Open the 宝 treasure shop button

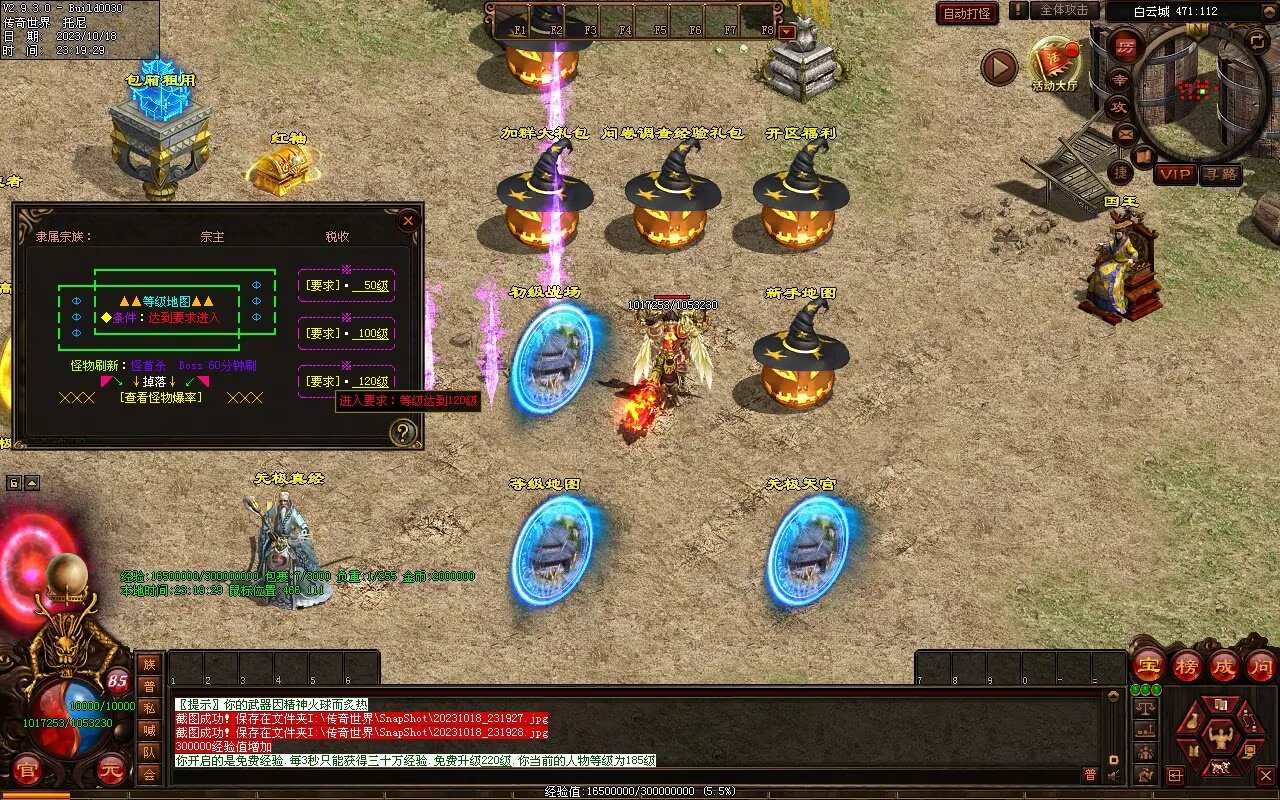pos(1149,665)
